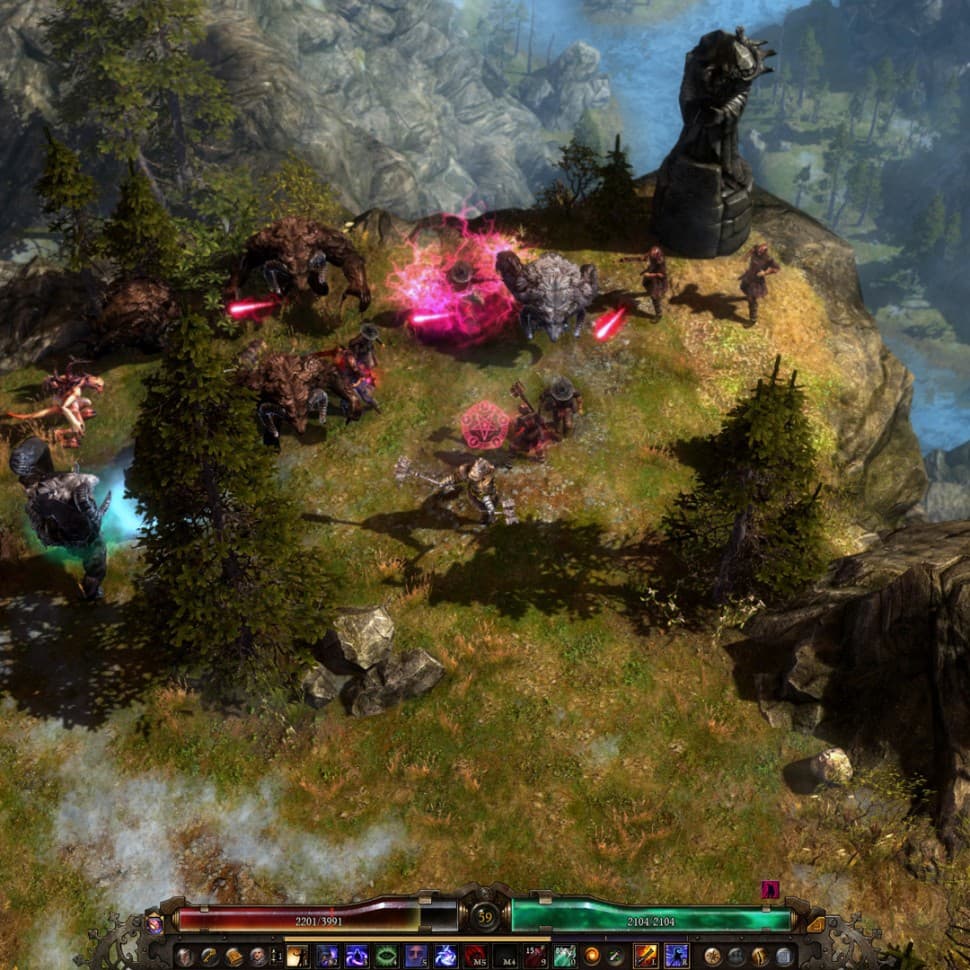The height and width of the screenshot is (970, 970).
Task: Open the character sheet helmet button
Action: tap(186, 956)
